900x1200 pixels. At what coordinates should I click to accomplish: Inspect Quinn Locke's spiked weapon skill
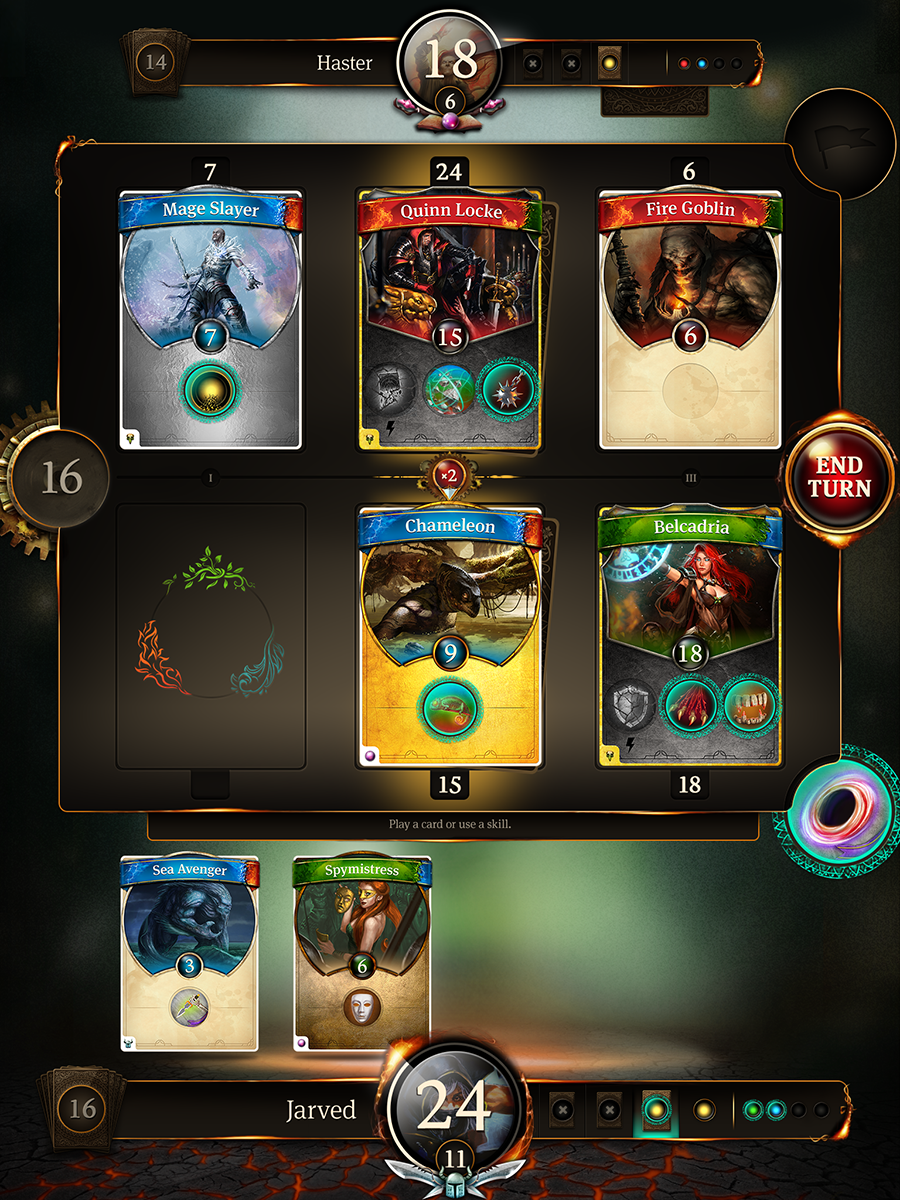[509, 393]
